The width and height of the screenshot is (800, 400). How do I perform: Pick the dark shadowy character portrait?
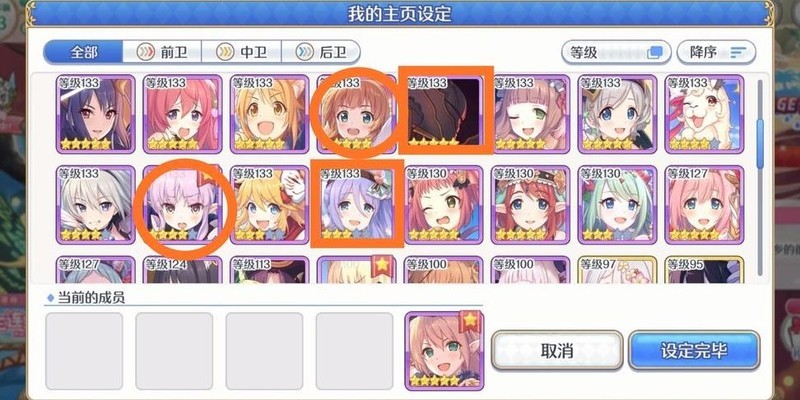(x=441, y=113)
